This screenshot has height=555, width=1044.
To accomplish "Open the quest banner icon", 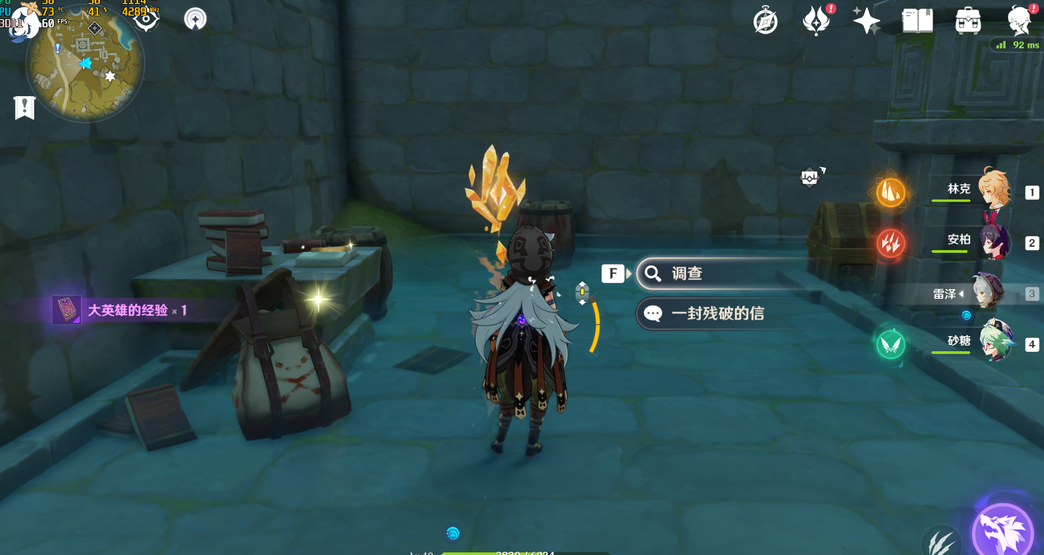I will pos(24,108).
